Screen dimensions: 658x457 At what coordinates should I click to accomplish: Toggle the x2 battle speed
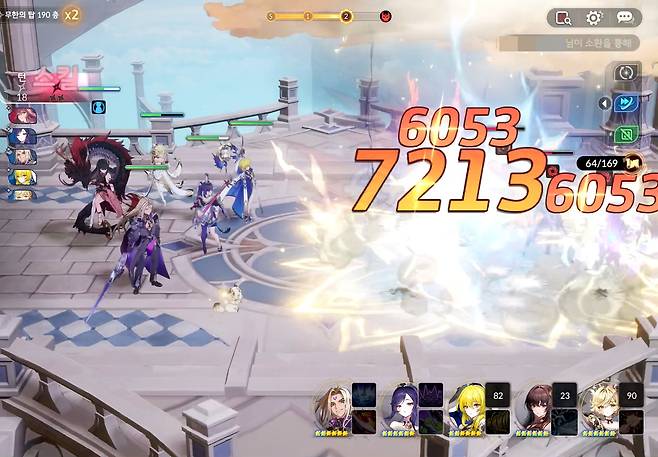[71, 15]
